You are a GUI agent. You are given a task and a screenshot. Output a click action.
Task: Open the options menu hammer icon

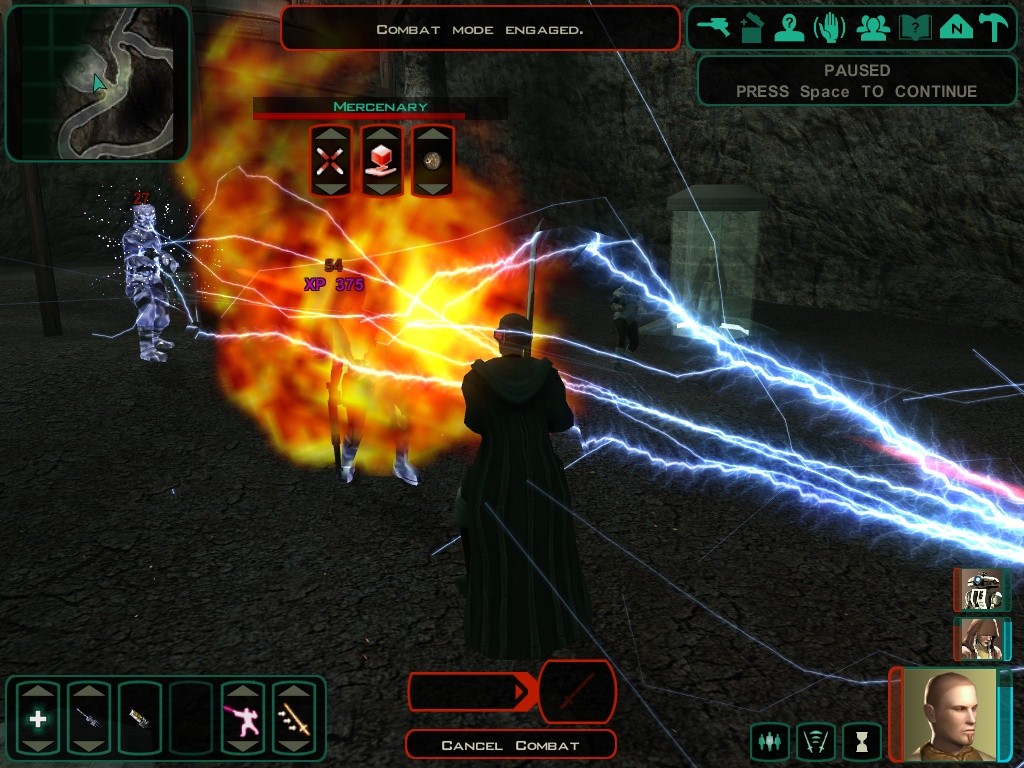click(993, 28)
